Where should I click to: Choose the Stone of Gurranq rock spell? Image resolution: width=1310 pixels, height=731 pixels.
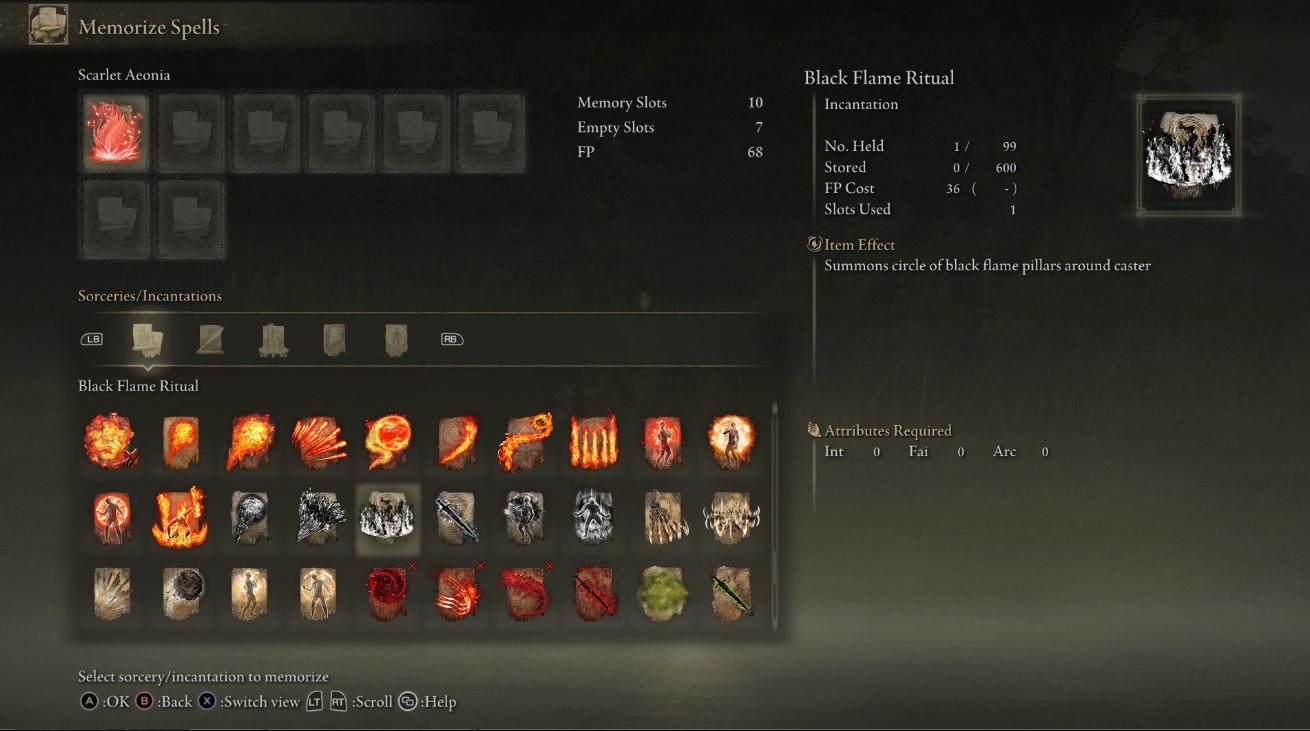pyautogui.click(x=181, y=594)
